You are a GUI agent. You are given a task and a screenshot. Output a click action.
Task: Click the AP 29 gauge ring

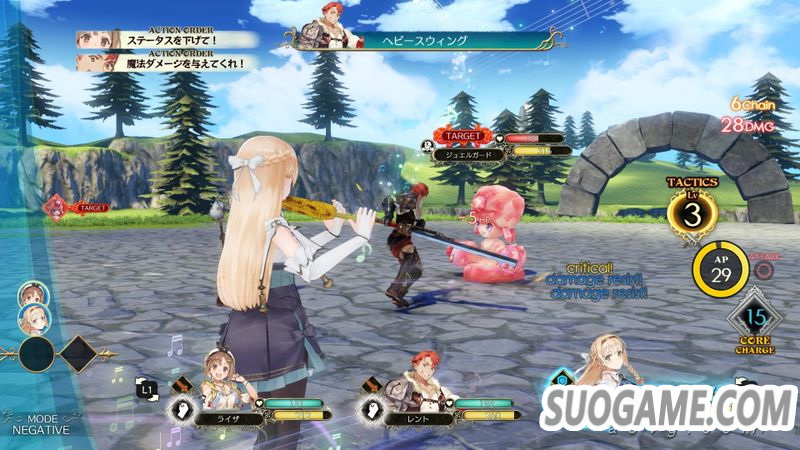(719, 268)
